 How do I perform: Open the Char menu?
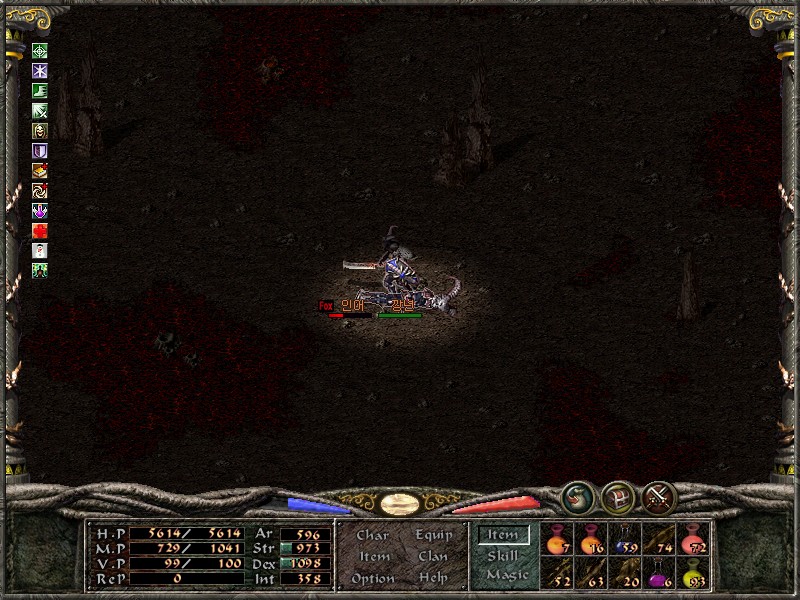click(372, 535)
